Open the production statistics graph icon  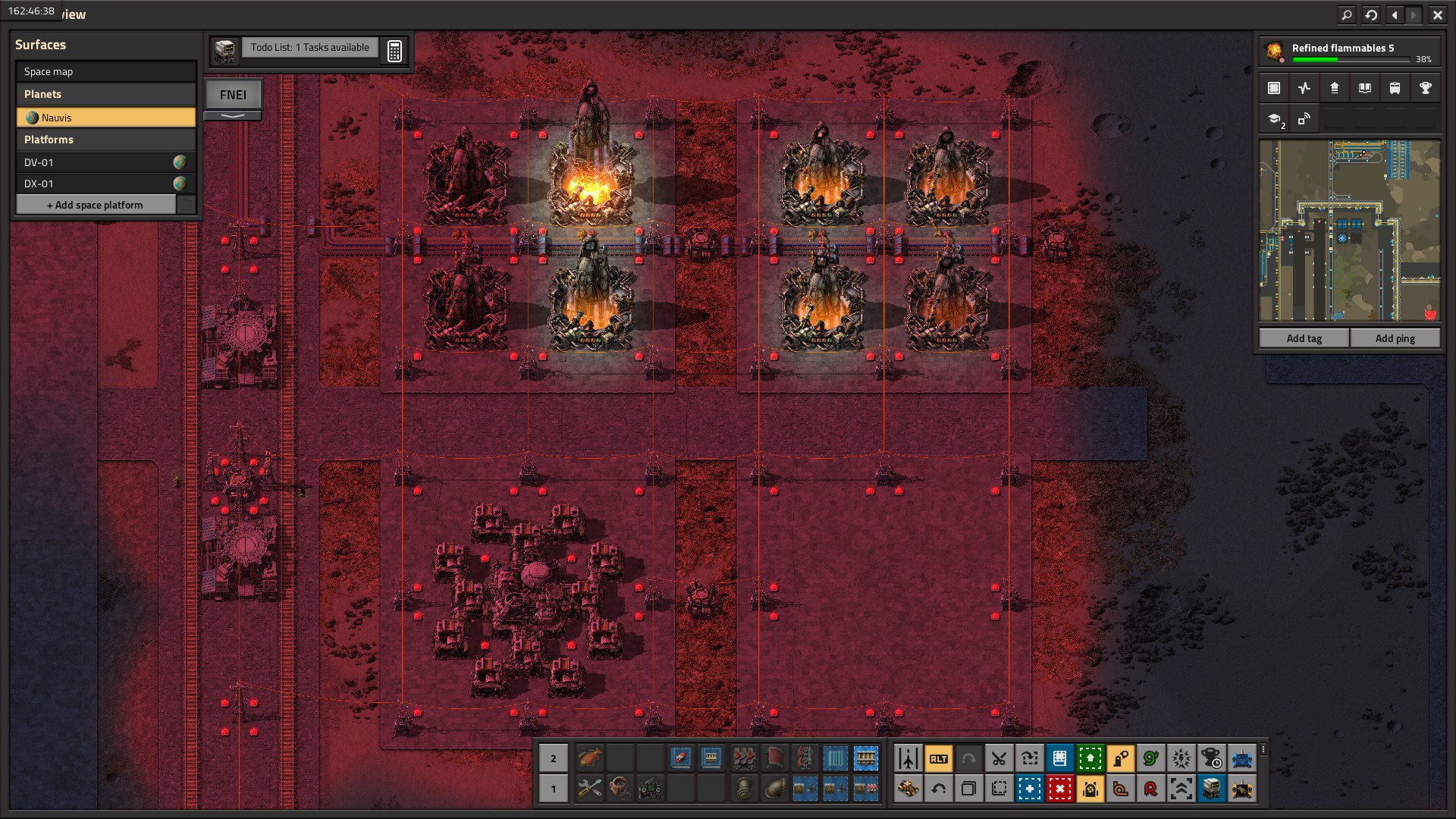[1304, 88]
